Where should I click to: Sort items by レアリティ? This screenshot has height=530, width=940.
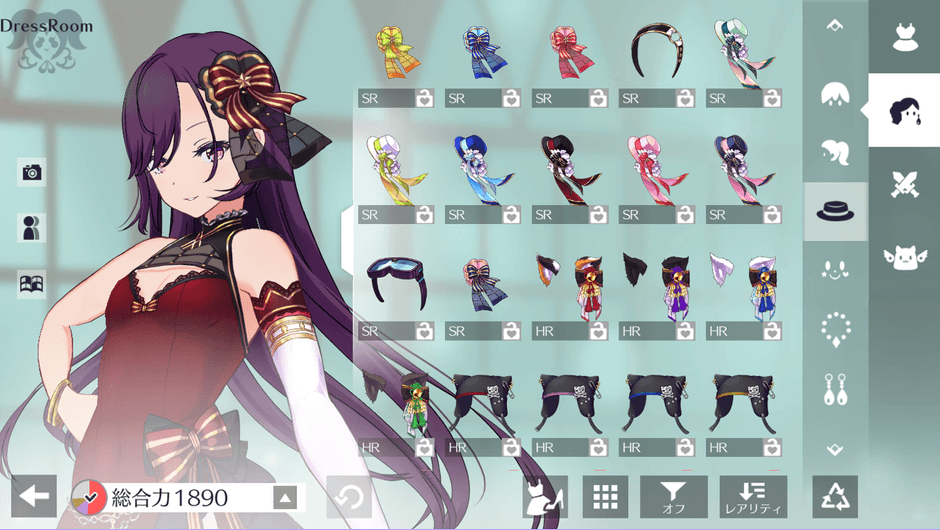tap(753, 497)
